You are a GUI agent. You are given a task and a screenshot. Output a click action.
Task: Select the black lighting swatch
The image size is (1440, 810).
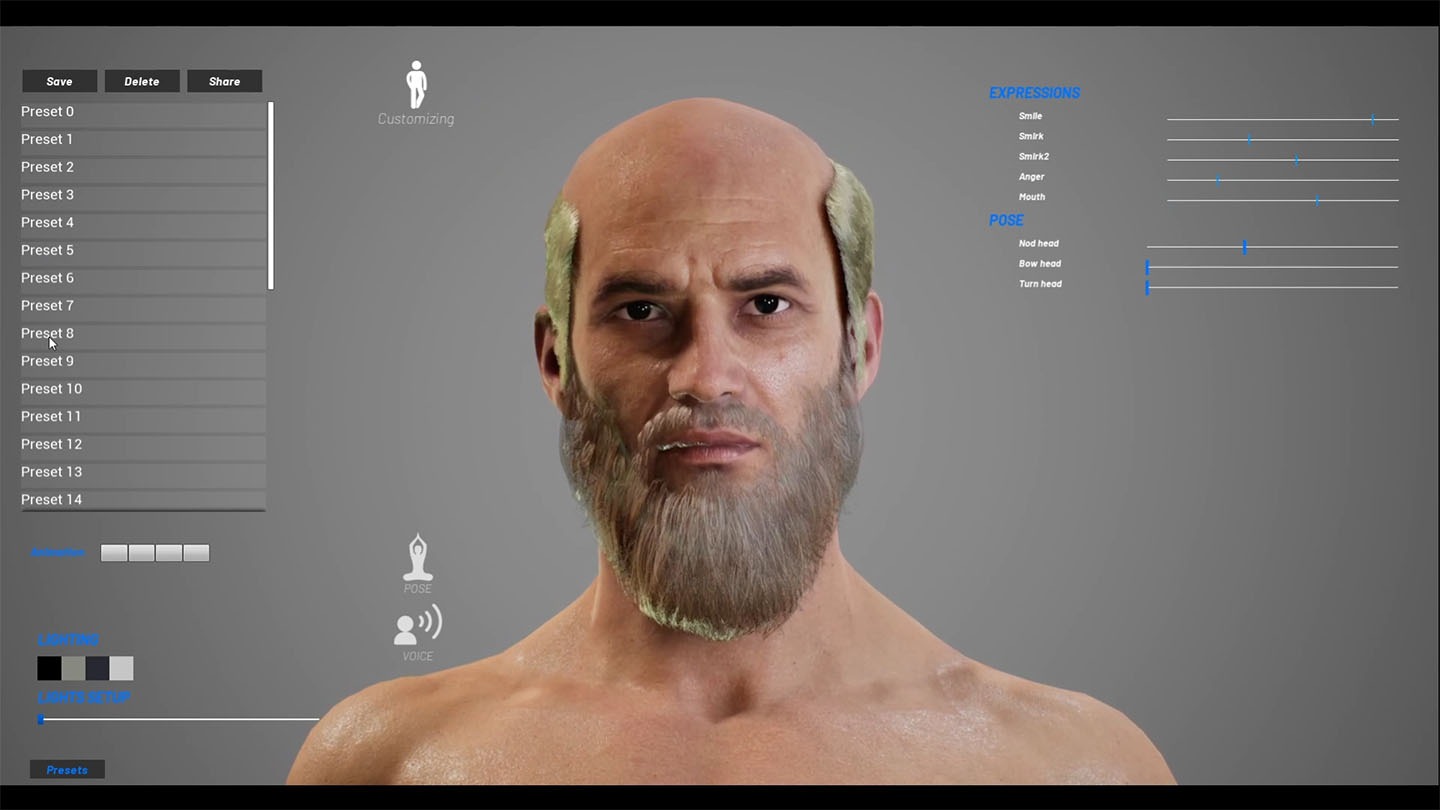[x=49, y=668]
